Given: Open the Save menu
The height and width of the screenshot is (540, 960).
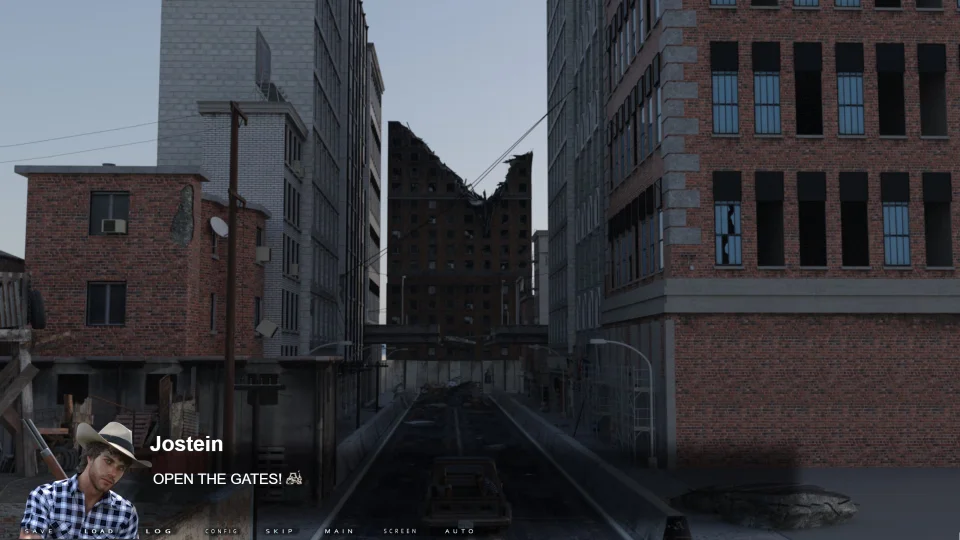Looking at the screenshot, I should [39, 531].
